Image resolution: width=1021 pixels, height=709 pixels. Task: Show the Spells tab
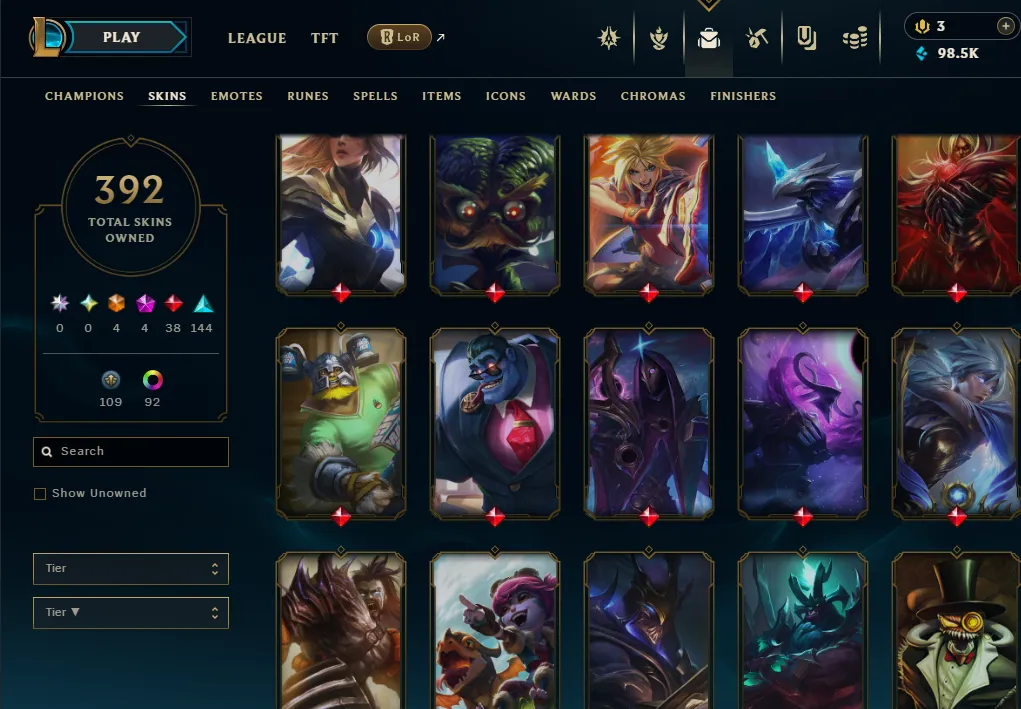point(375,96)
